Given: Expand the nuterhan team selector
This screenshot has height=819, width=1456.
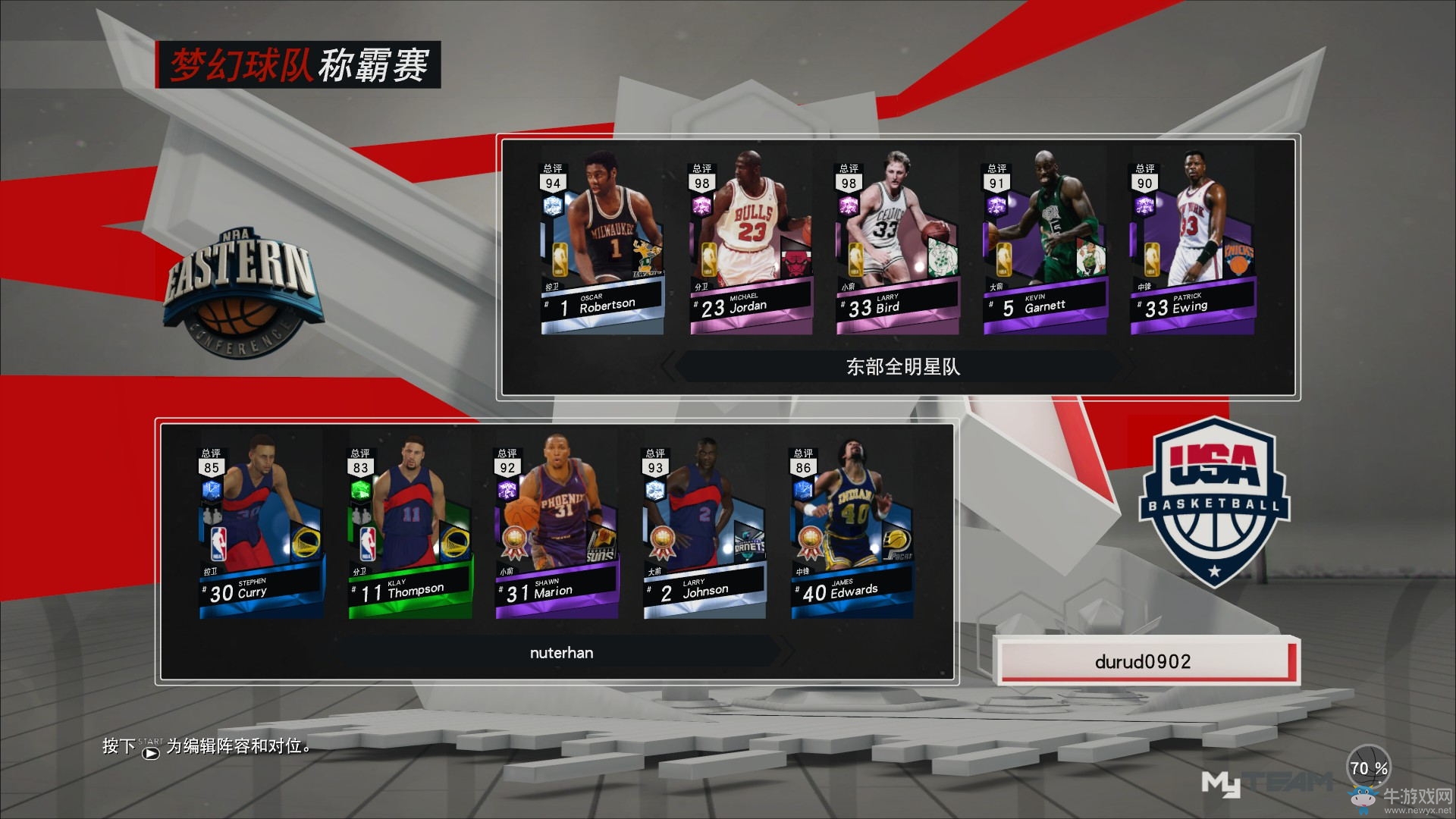Looking at the screenshot, I should (561, 652).
